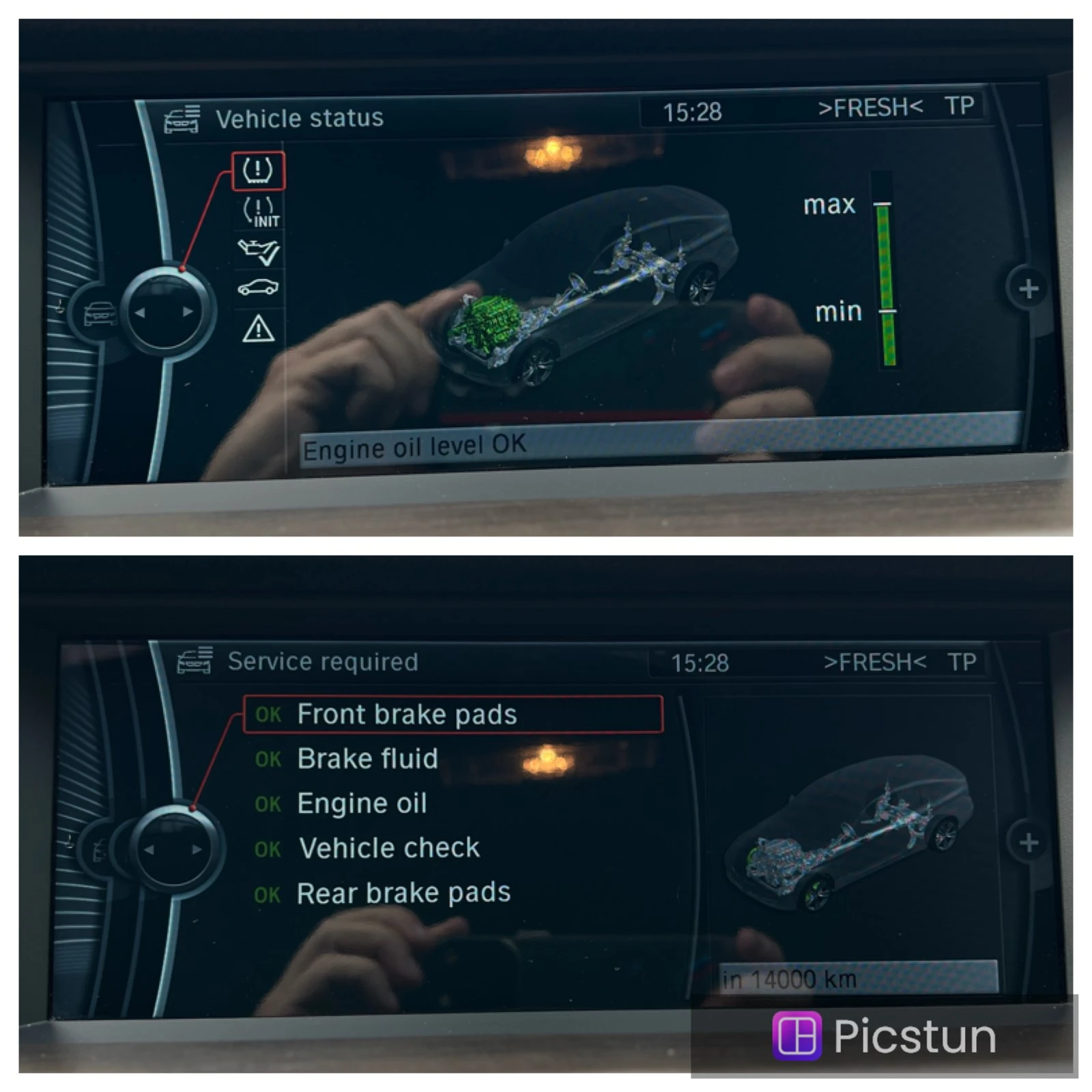
Task: Choose the engine oil level icon
Action: click(259, 252)
